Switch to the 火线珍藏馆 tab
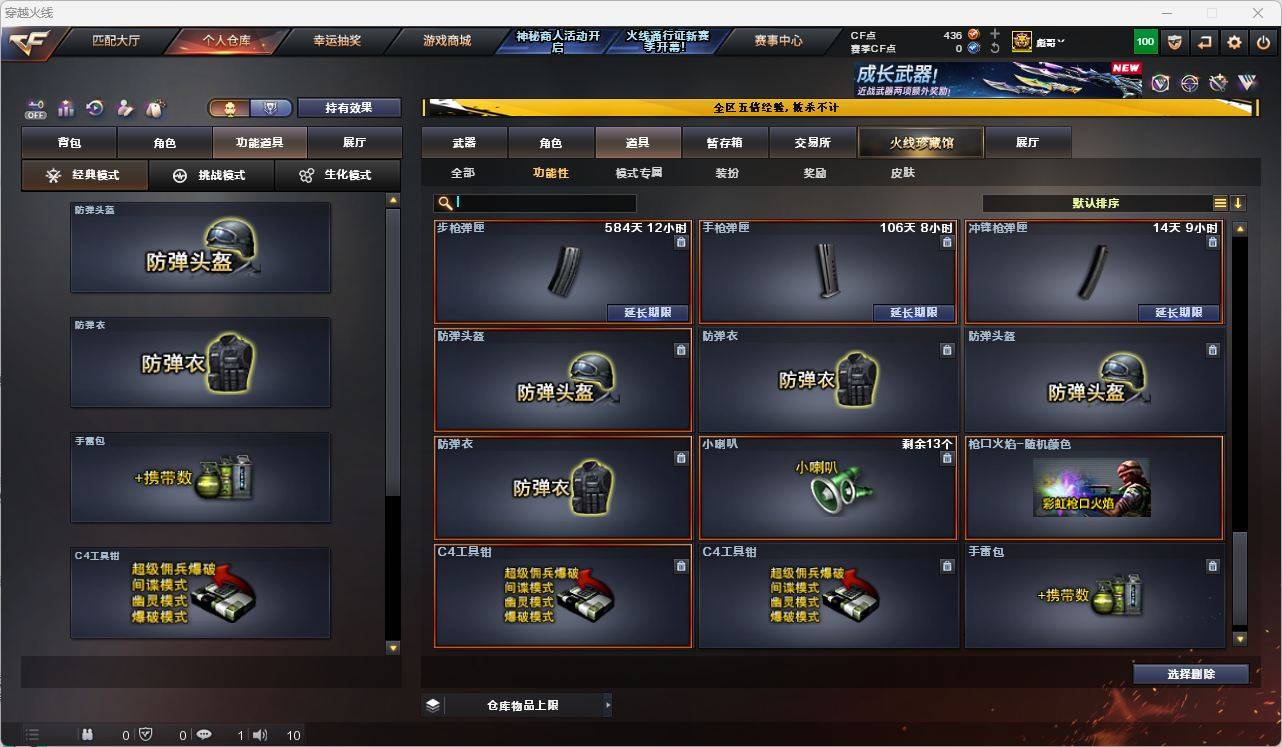The width and height of the screenshot is (1282, 747). point(920,142)
